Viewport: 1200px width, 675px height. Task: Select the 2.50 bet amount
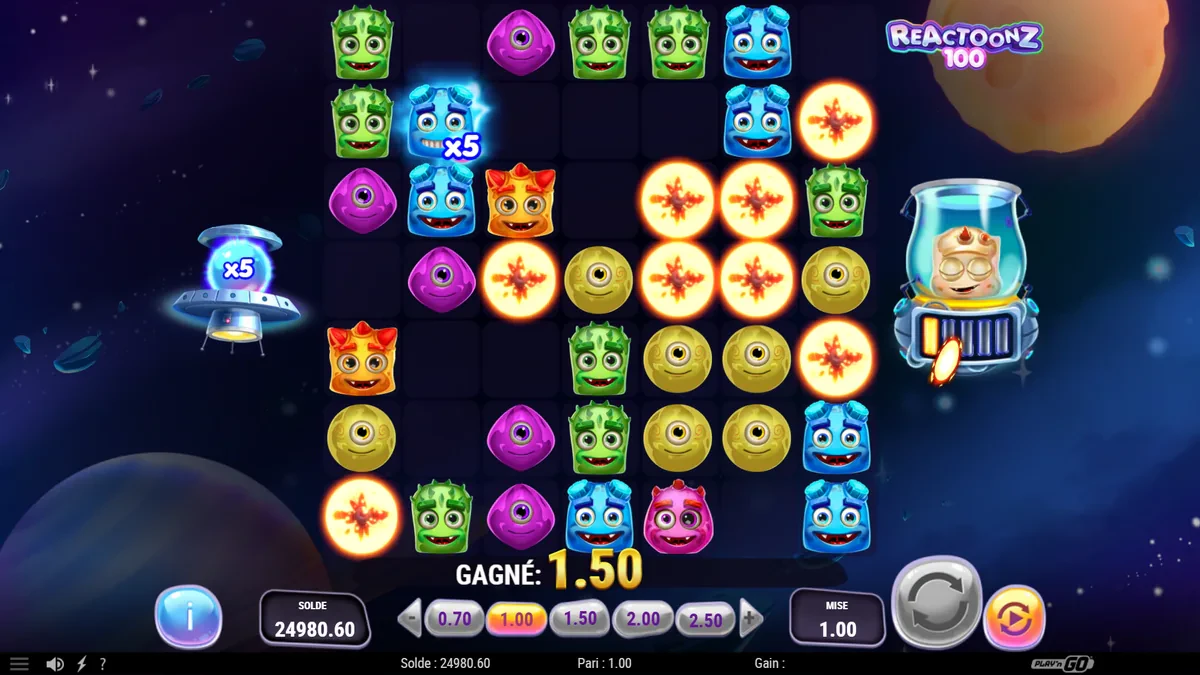(x=706, y=620)
